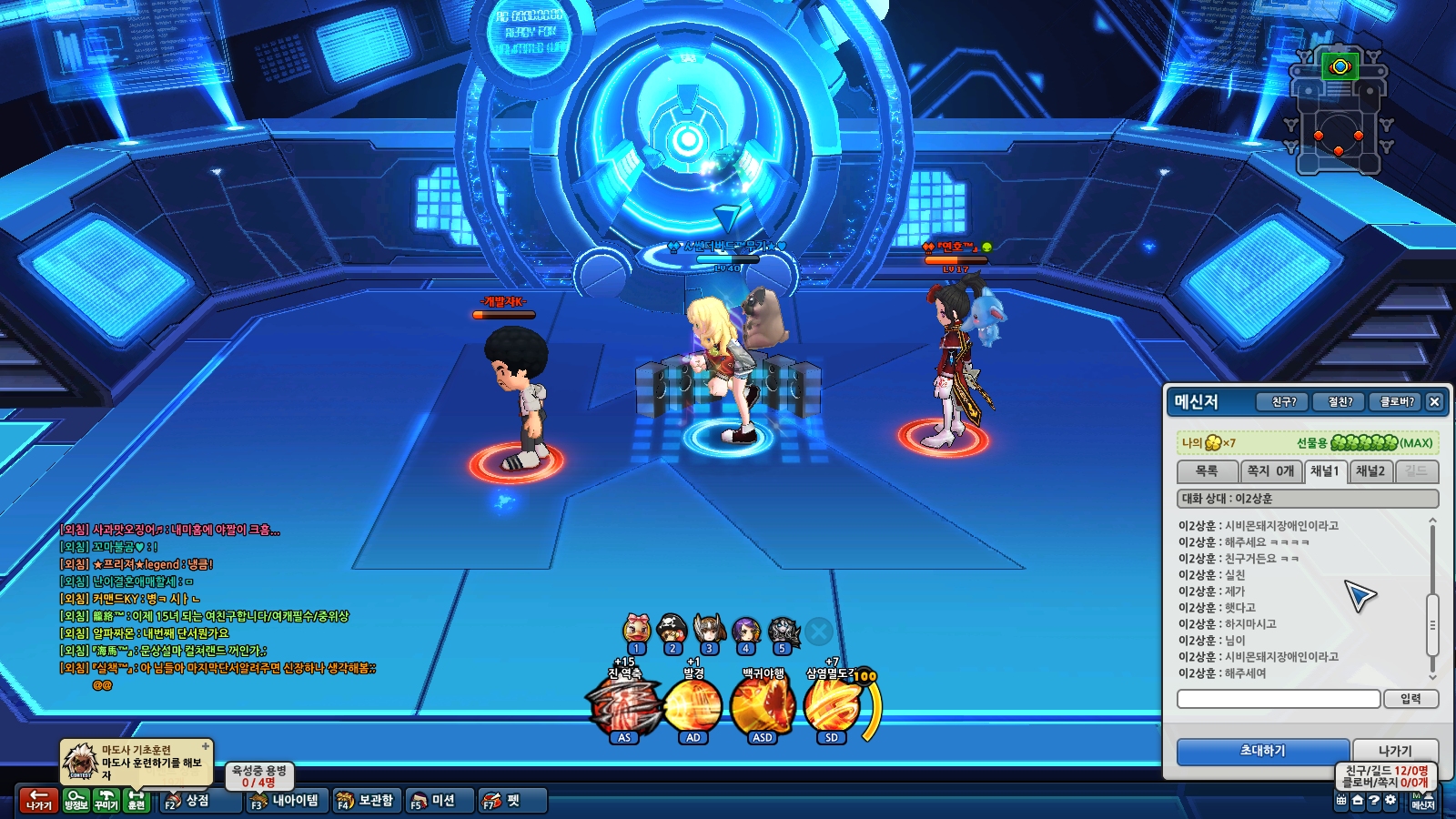This screenshot has height=819, width=1456.
Task: Click the blue 초대하기 invite button
Action: pos(1262,751)
